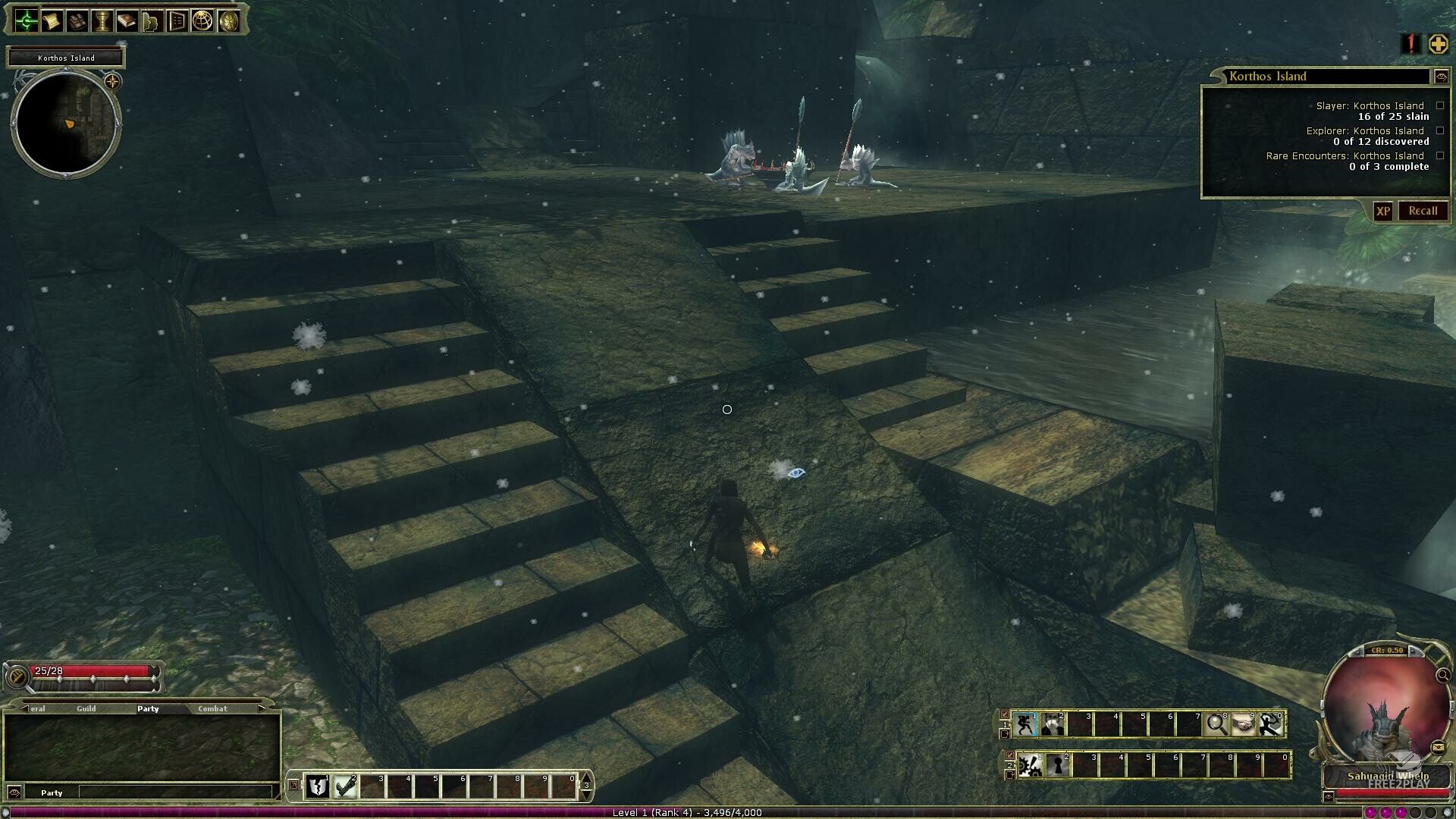
Task: Open the inventory backpack icon
Action: 77,21
